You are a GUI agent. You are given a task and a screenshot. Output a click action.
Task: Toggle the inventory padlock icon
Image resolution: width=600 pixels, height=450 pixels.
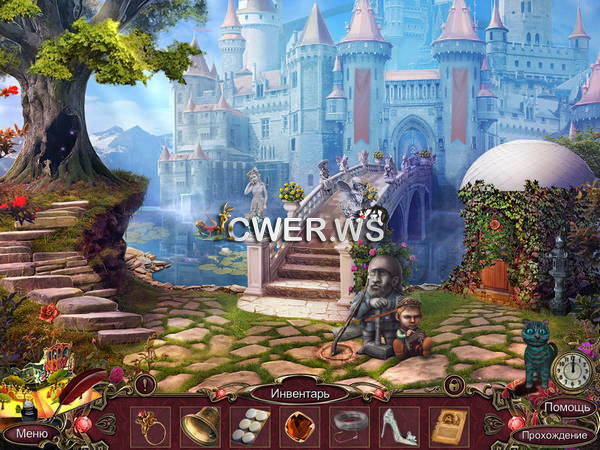point(453,384)
